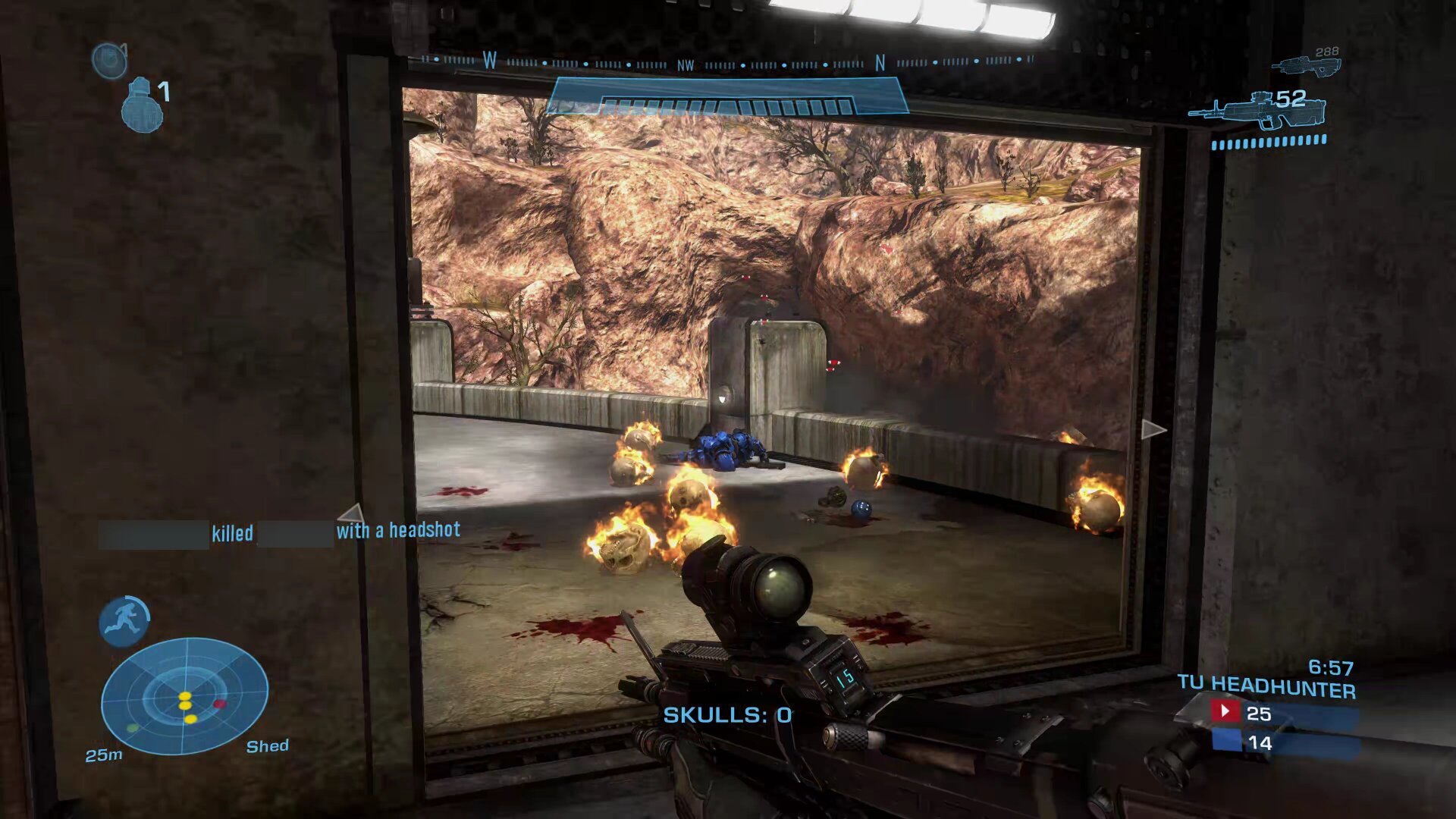Screen dimensions: 1456x819
Task: Select the red team score flag
Action: pyautogui.click(x=1224, y=711)
